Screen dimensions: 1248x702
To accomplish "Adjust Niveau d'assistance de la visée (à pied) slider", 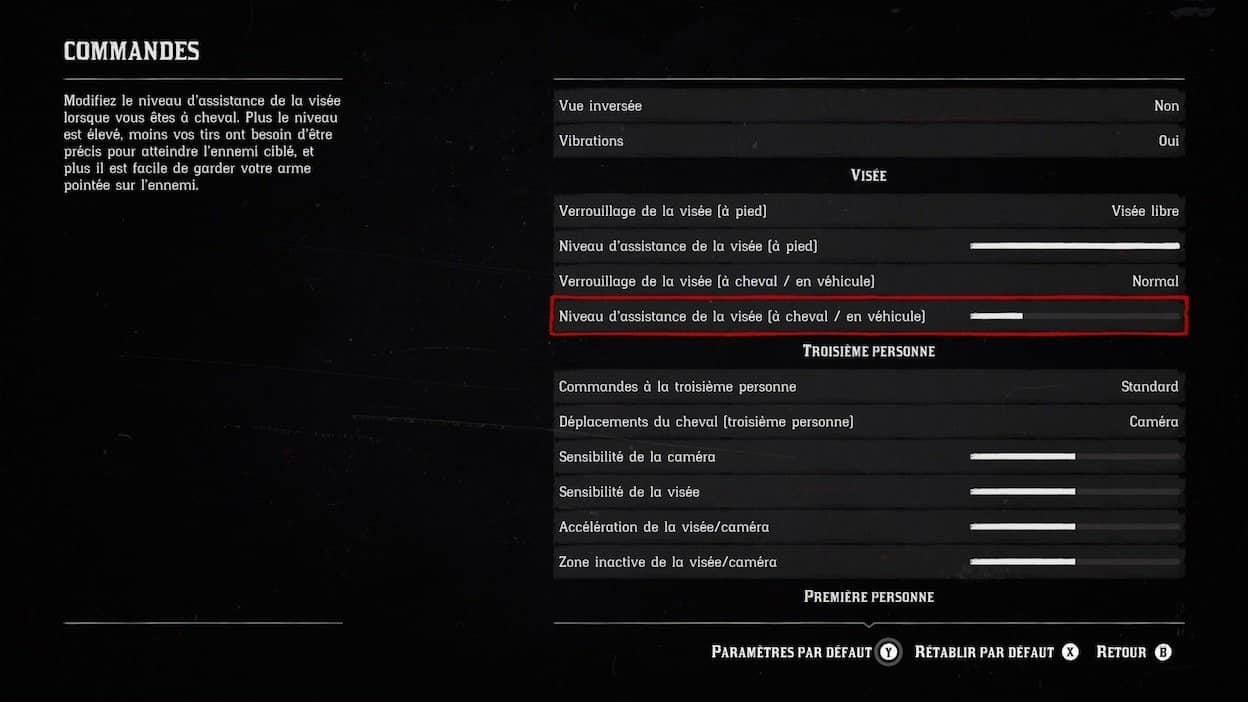I will click(x=1074, y=246).
